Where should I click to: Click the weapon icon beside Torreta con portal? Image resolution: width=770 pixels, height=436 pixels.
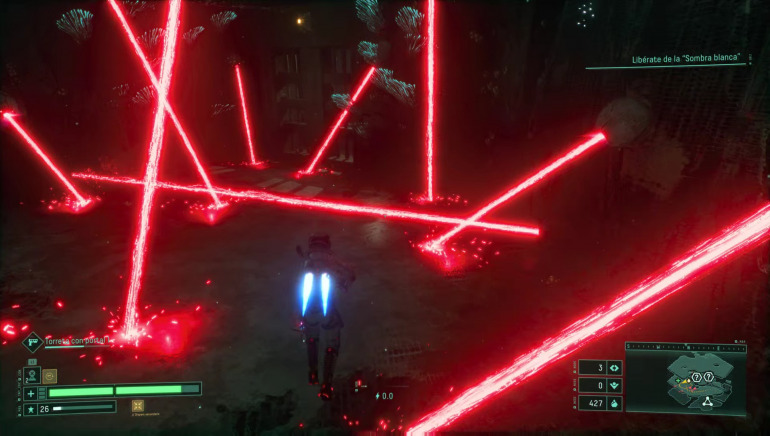32,342
